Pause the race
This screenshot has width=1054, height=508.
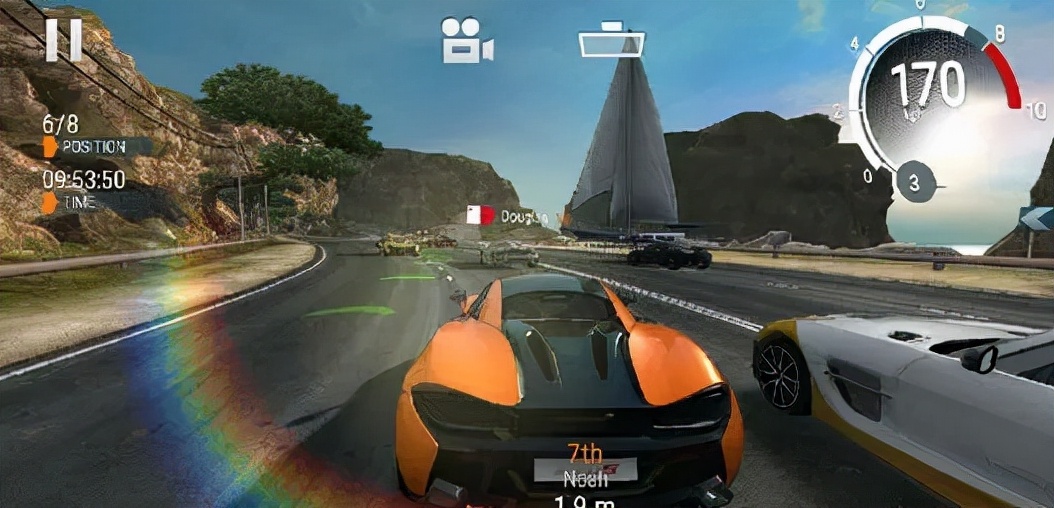point(63,40)
